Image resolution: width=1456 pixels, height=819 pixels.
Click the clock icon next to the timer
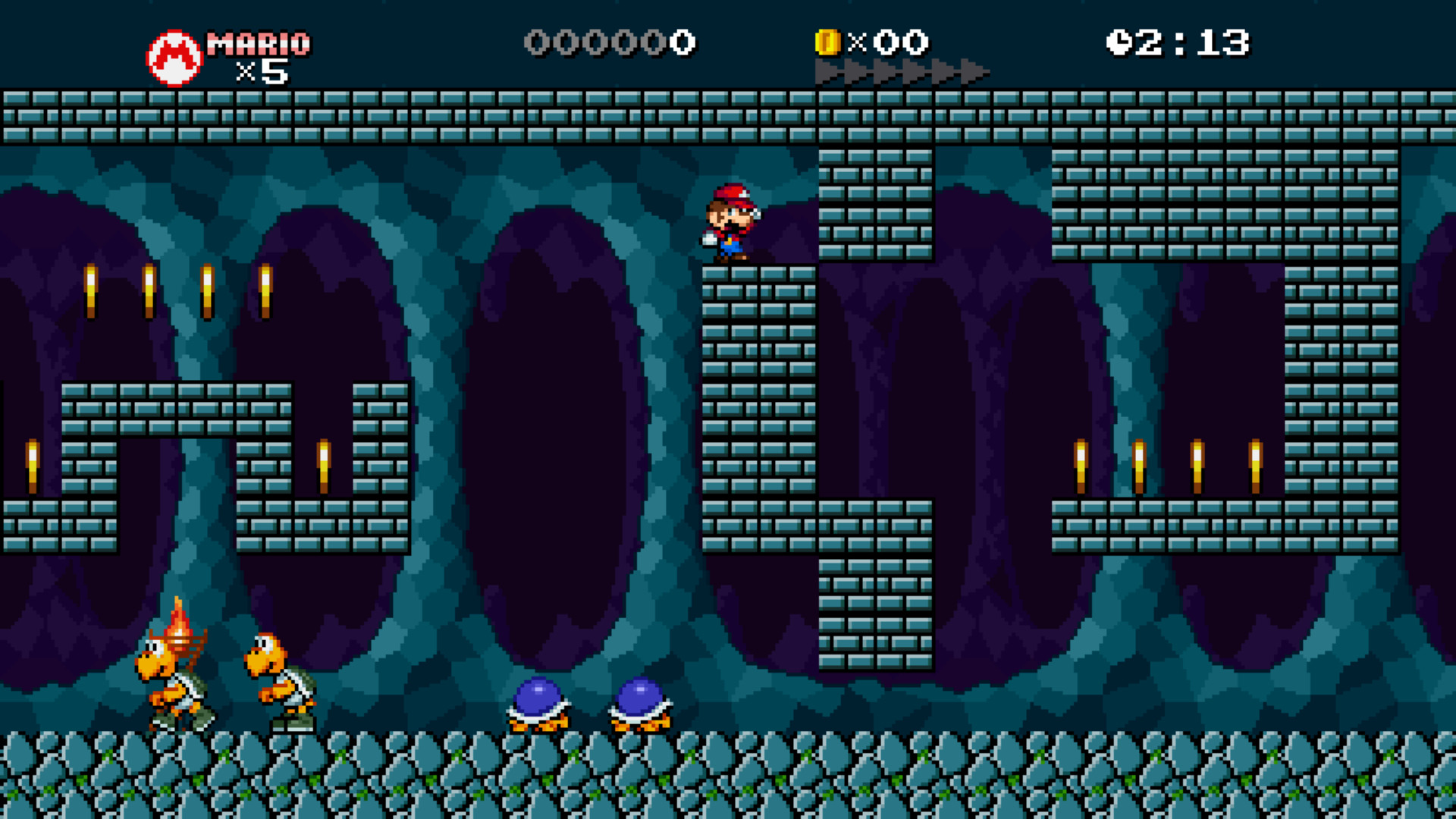tap(1119, 42)
